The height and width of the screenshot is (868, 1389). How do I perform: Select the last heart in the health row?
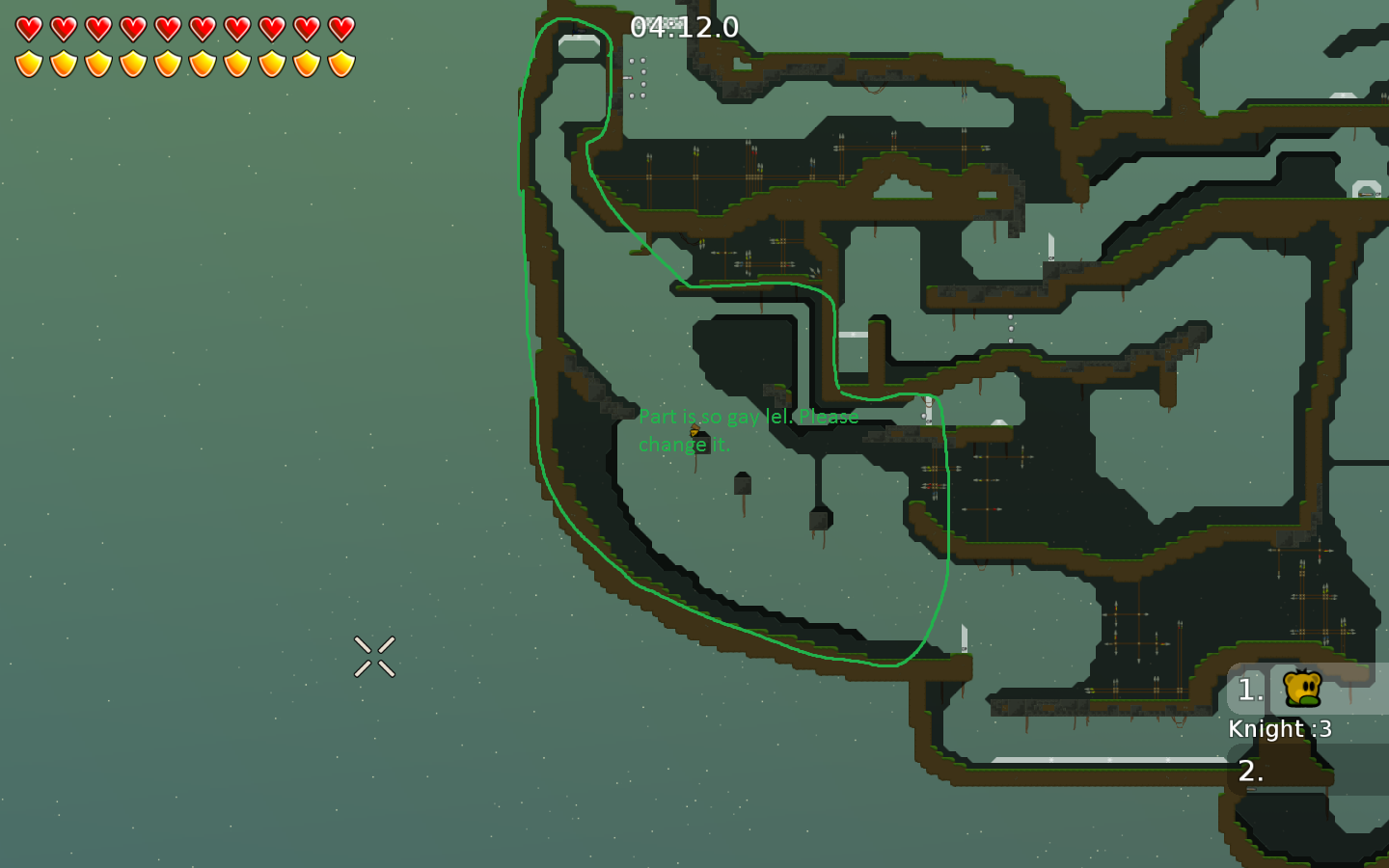pyautogui.click(x=340, y=29)
